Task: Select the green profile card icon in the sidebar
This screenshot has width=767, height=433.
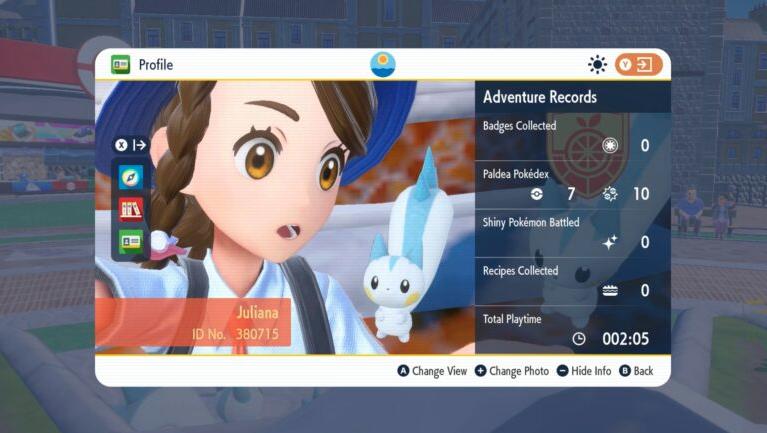Action: pyautogui.click(x=131, y=241)
